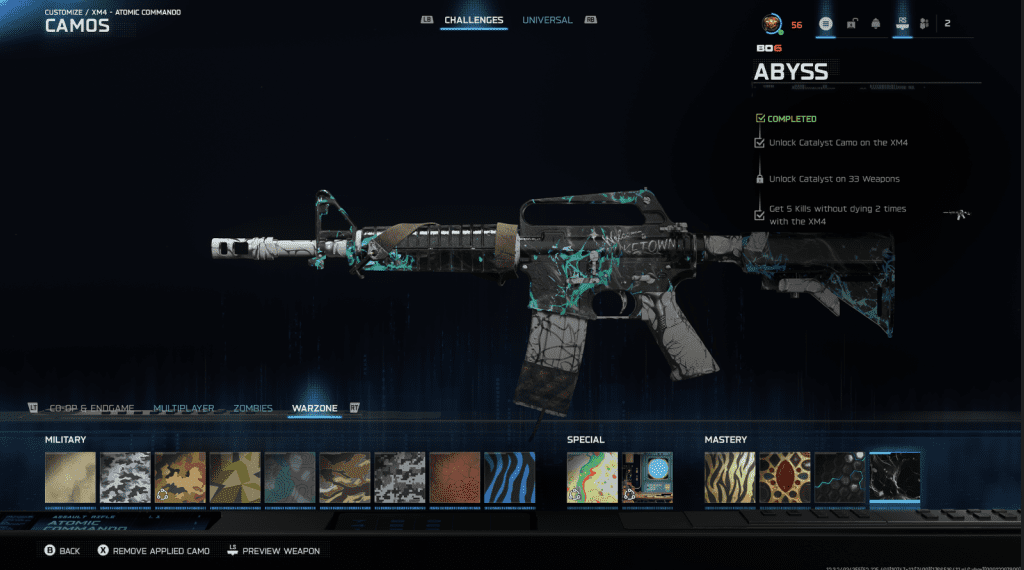This screenshot has width=1024, height=570.
Task: Choose the gold tiger stripe mastery camo
Action: (x=729, y=477)
